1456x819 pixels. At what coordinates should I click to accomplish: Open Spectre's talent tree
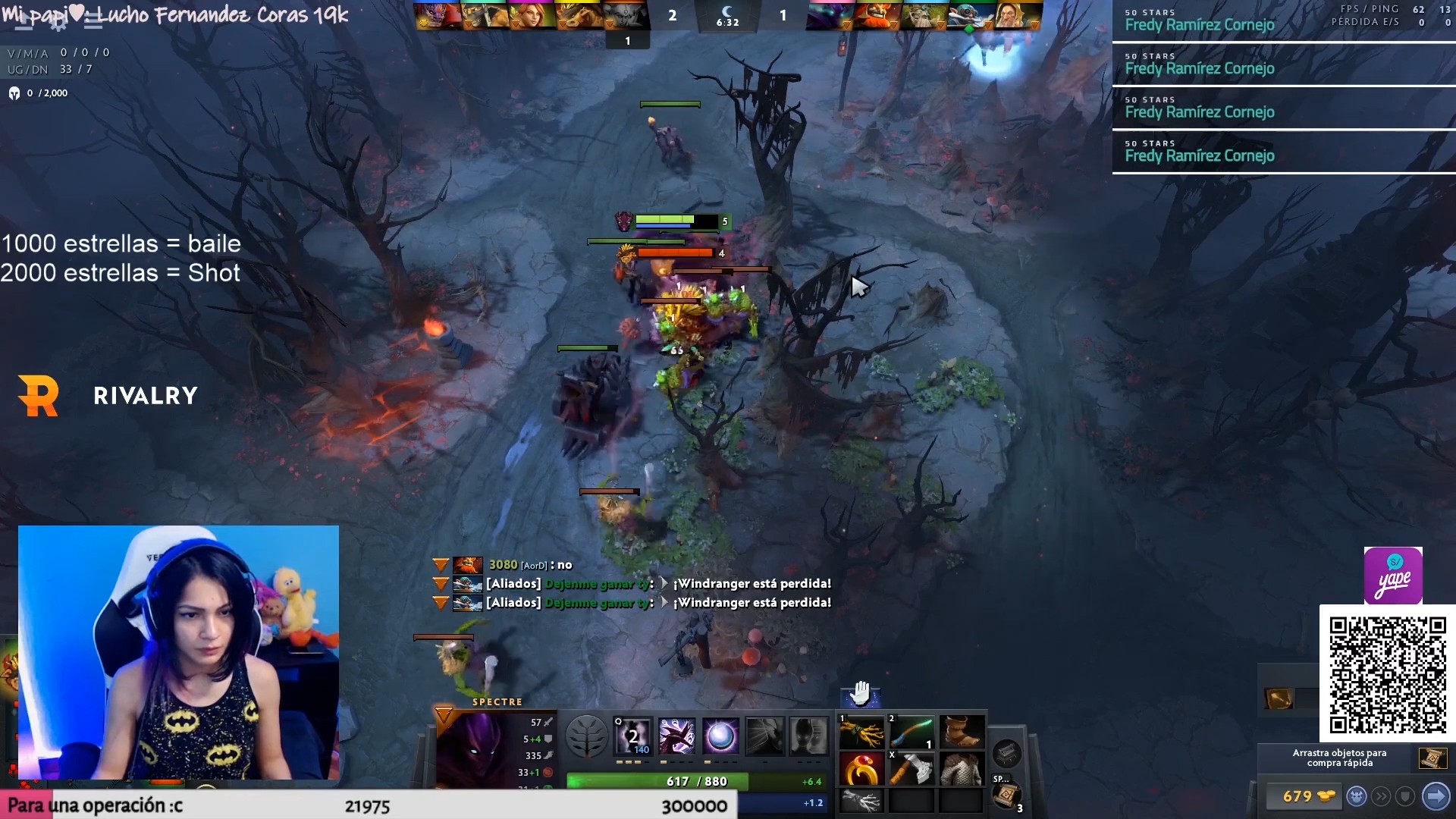click(586, 736)
